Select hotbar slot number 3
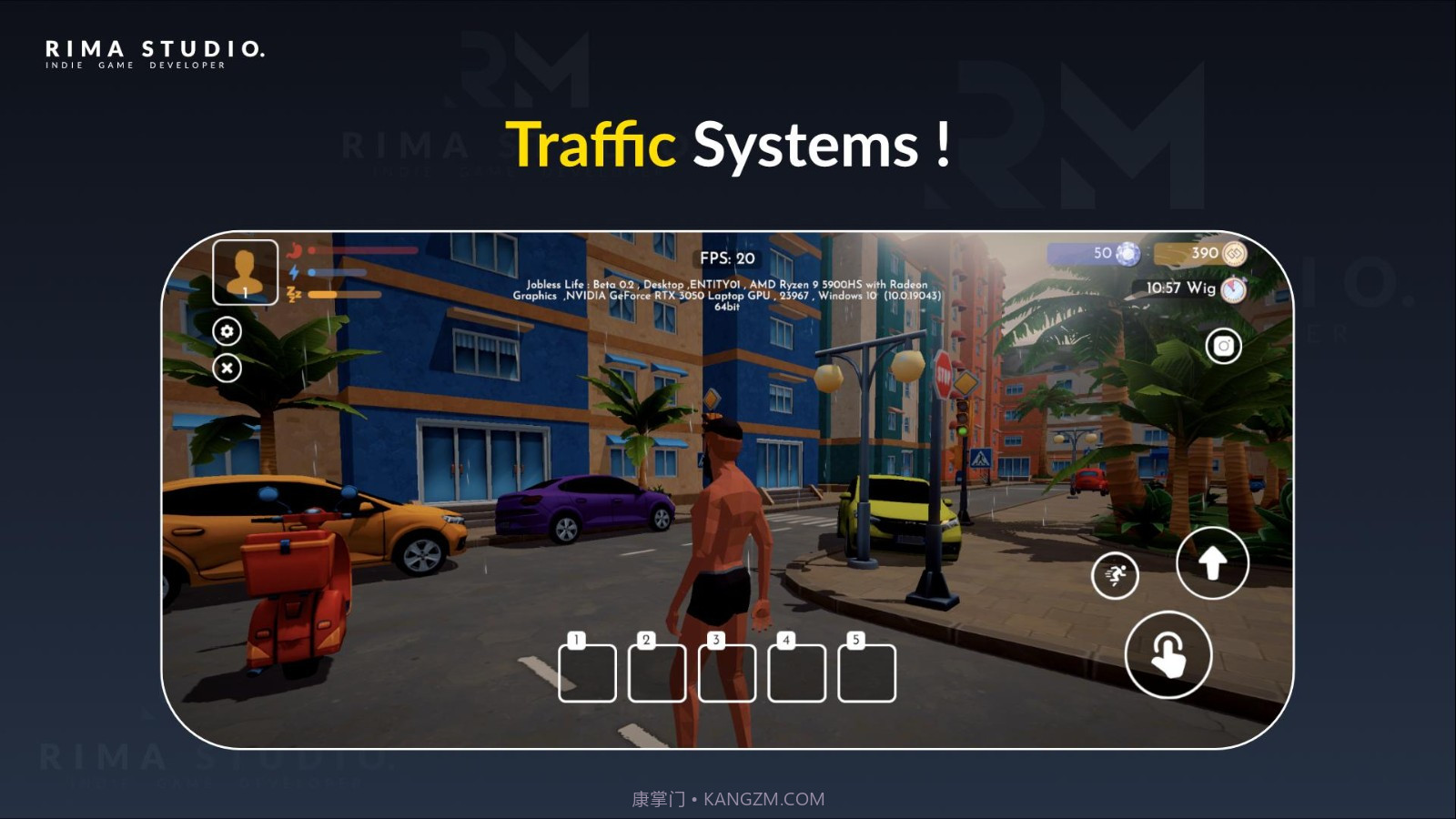This screenshot has height=819, width=1456. pyautogui.click(x=726, y=672)
